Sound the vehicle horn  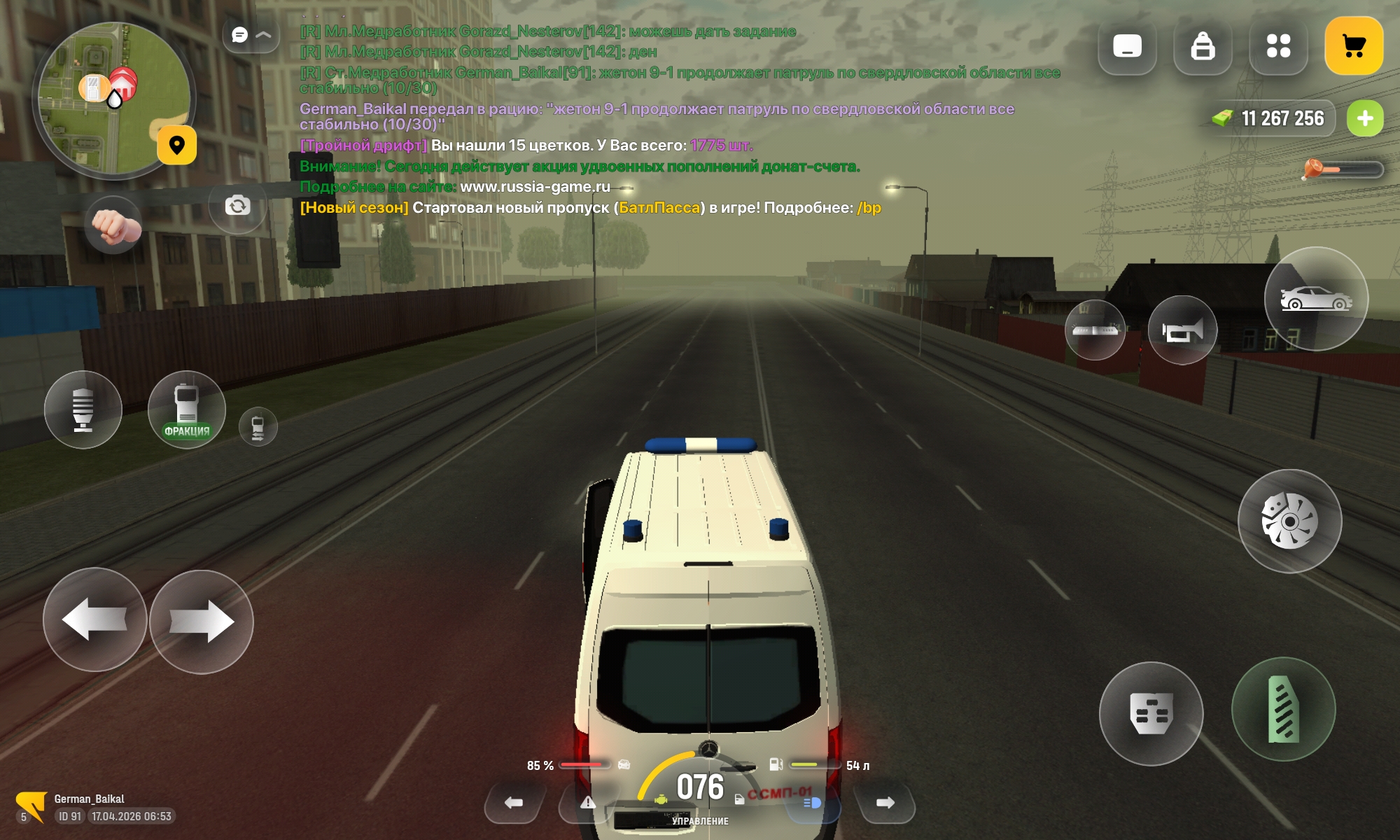point(1182,330)
